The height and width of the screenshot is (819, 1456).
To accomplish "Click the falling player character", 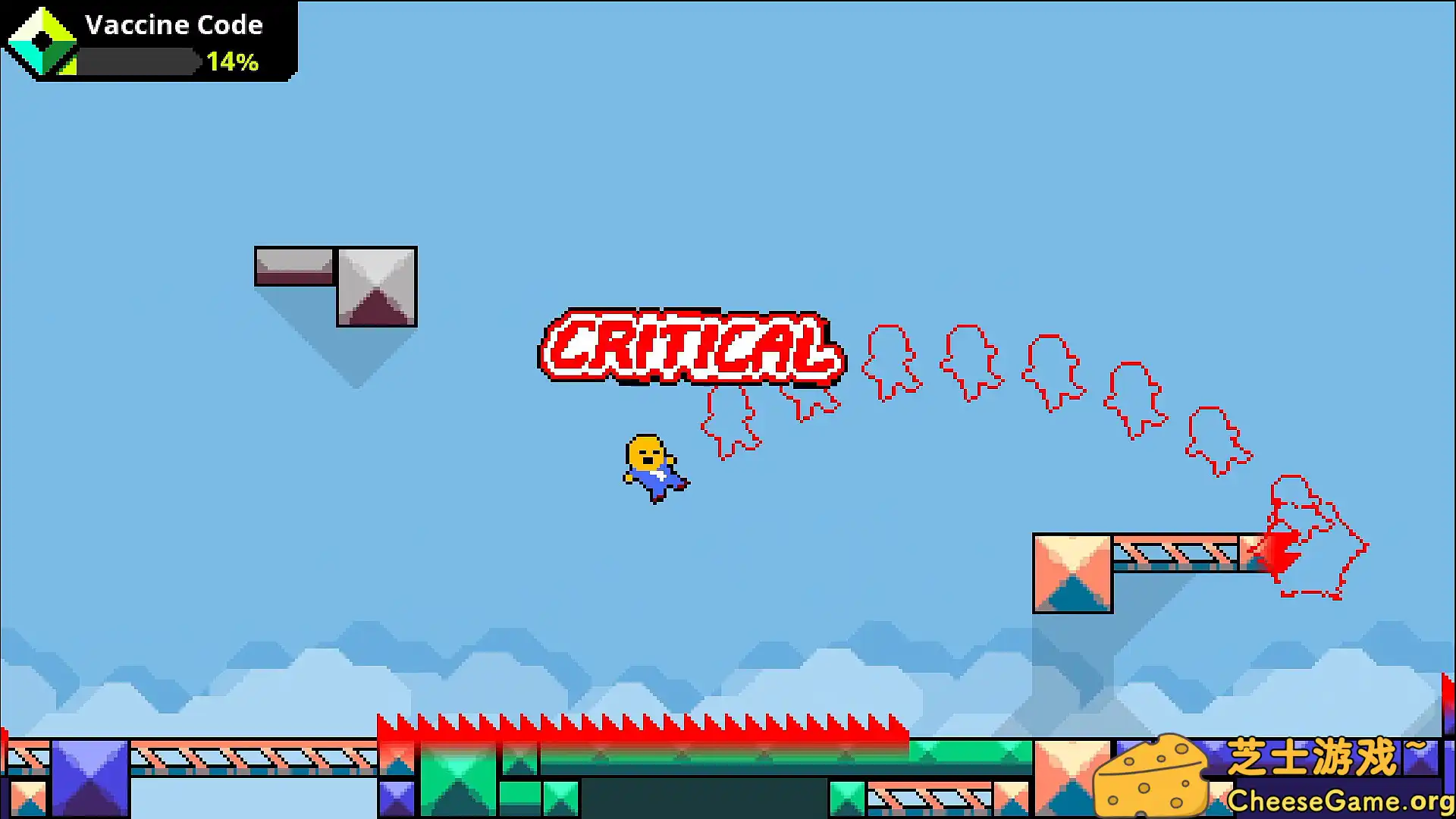I will (x=654, y=464).
